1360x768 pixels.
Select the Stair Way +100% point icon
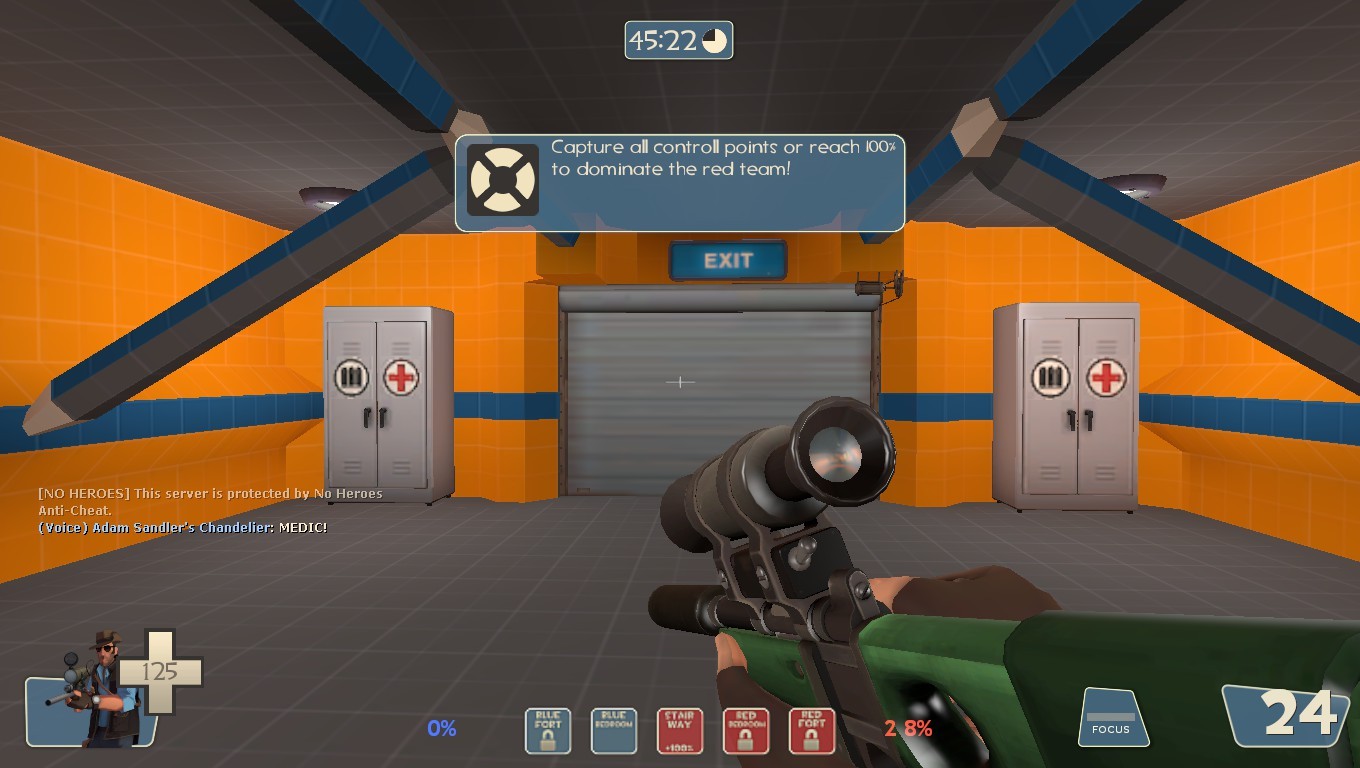click(x=679, y=731)
